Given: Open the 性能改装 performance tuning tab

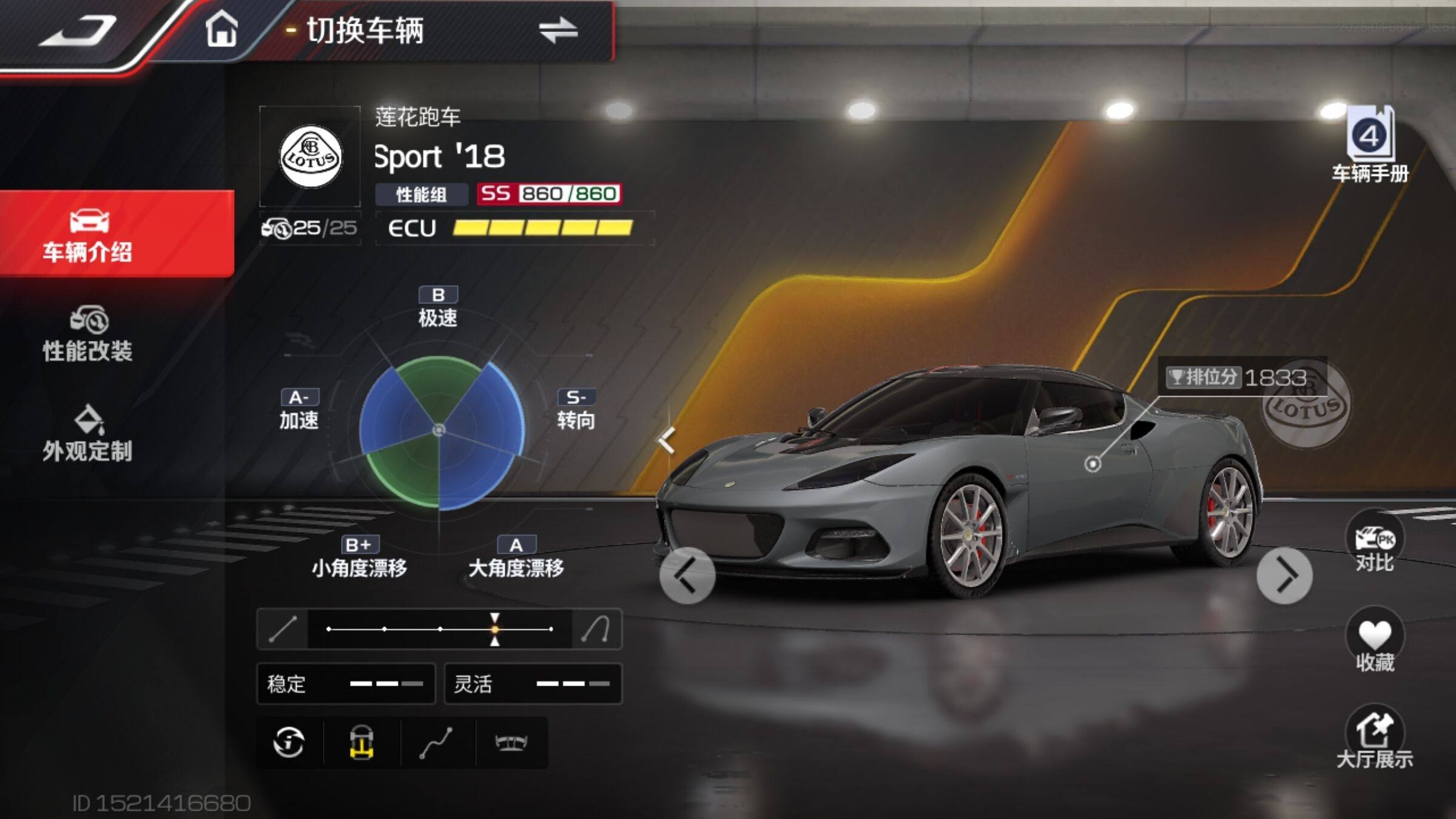Looking at the screenshot, I should tap(88, 335).
